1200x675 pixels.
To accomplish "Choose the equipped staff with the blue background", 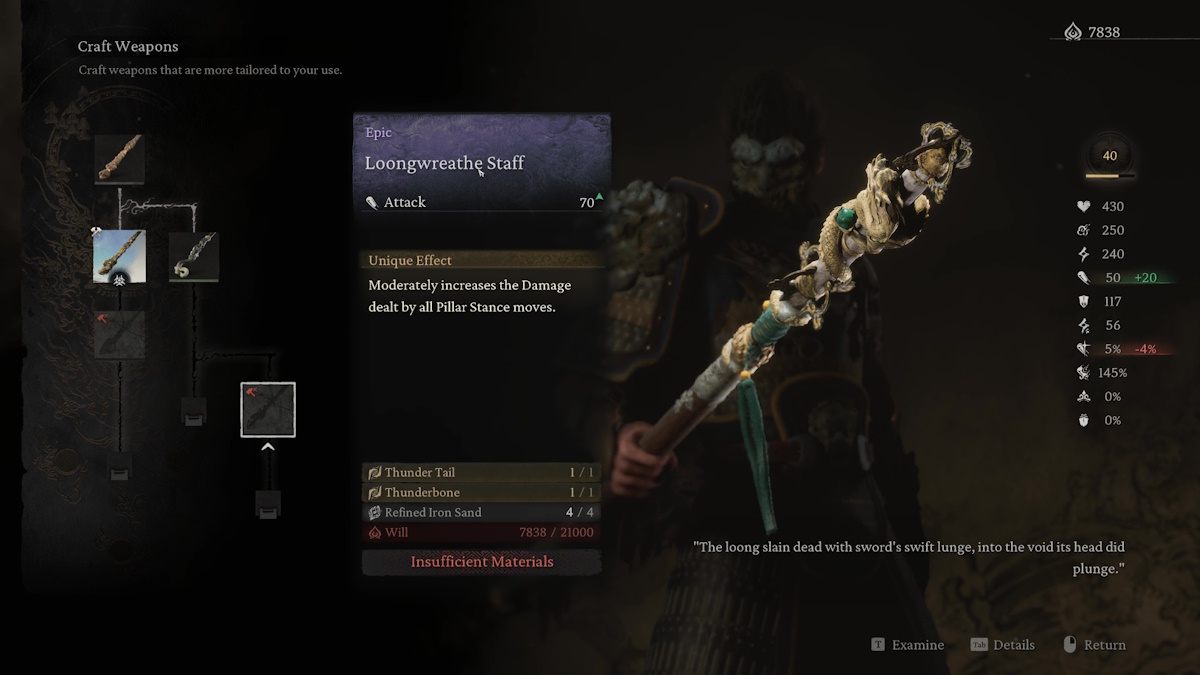I will (120, 256).
